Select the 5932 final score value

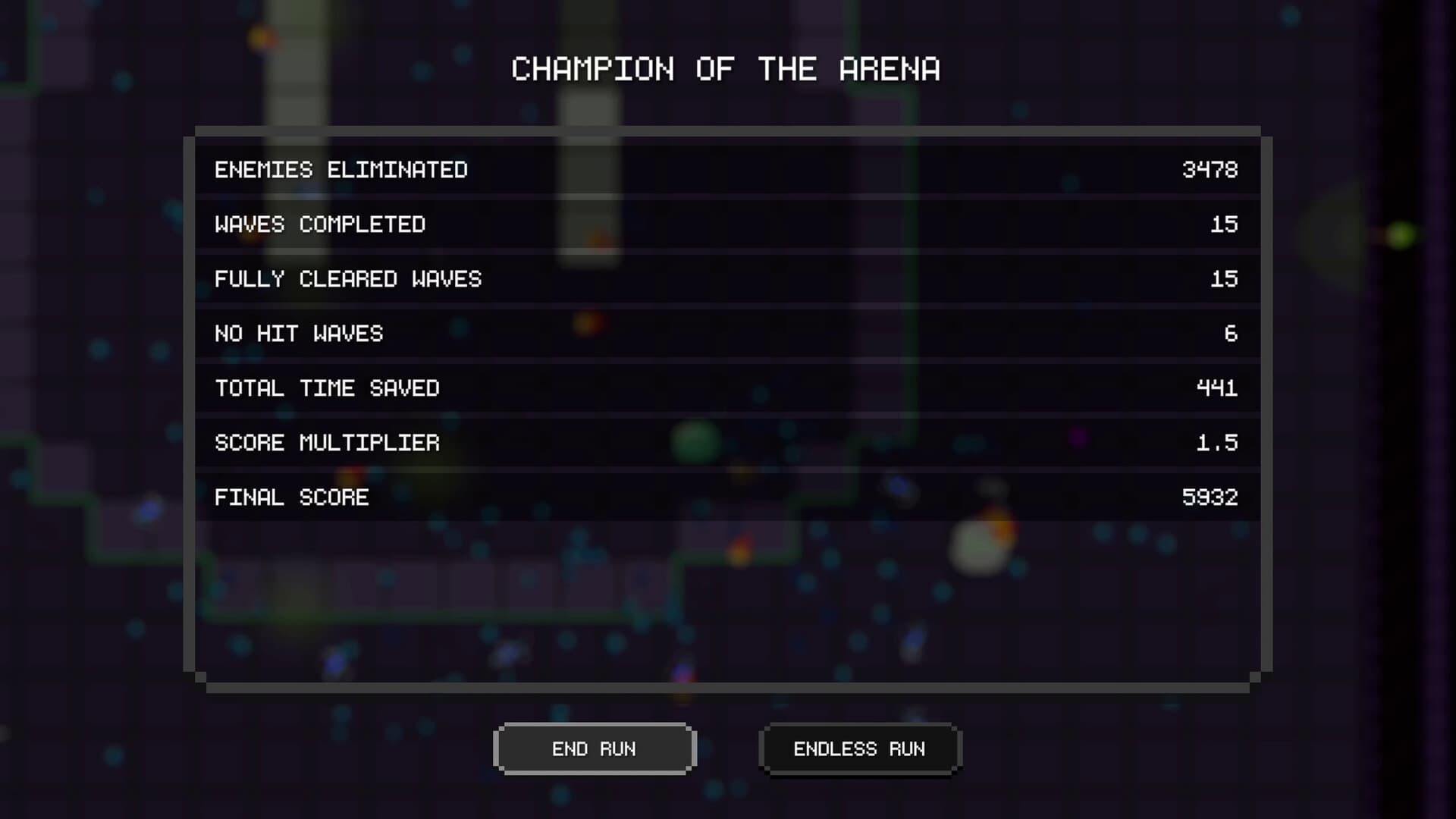[x=1210, y=497]
